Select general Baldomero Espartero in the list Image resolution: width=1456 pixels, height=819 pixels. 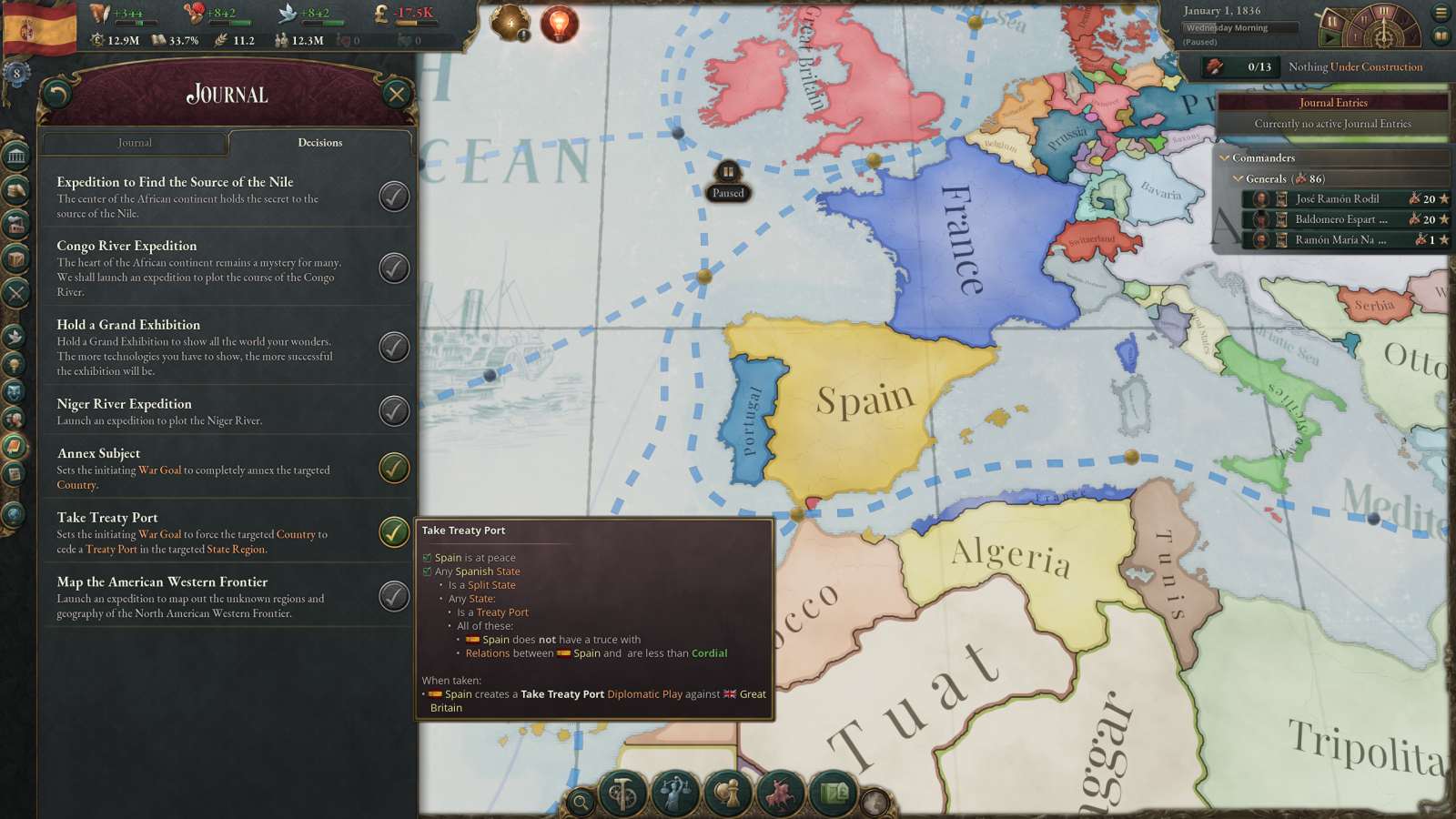tap(1340, 219)
